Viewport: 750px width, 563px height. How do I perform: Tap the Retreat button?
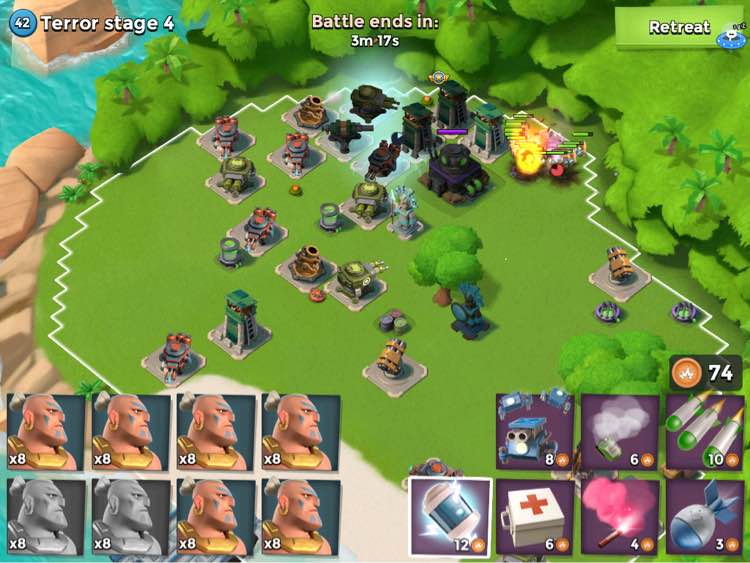point(679,28)
